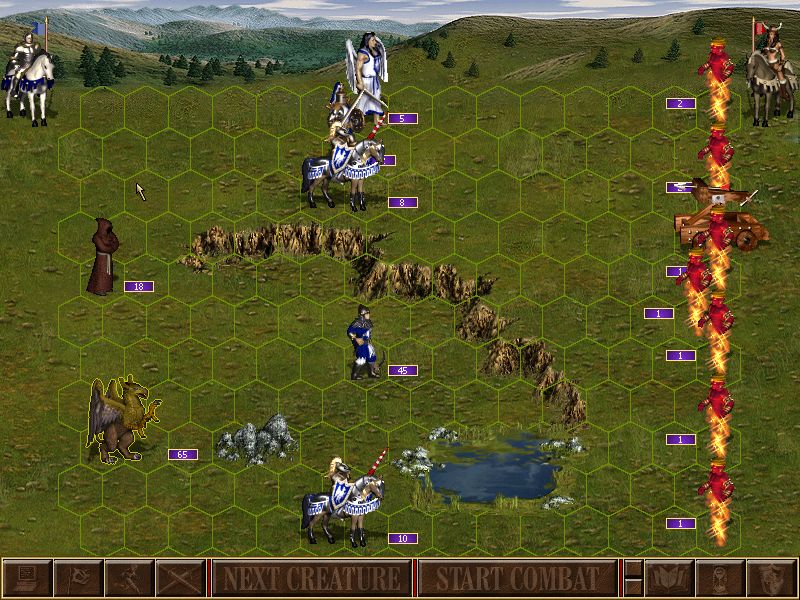
Task: Click the Next Creature button
Action: (312, 578)
